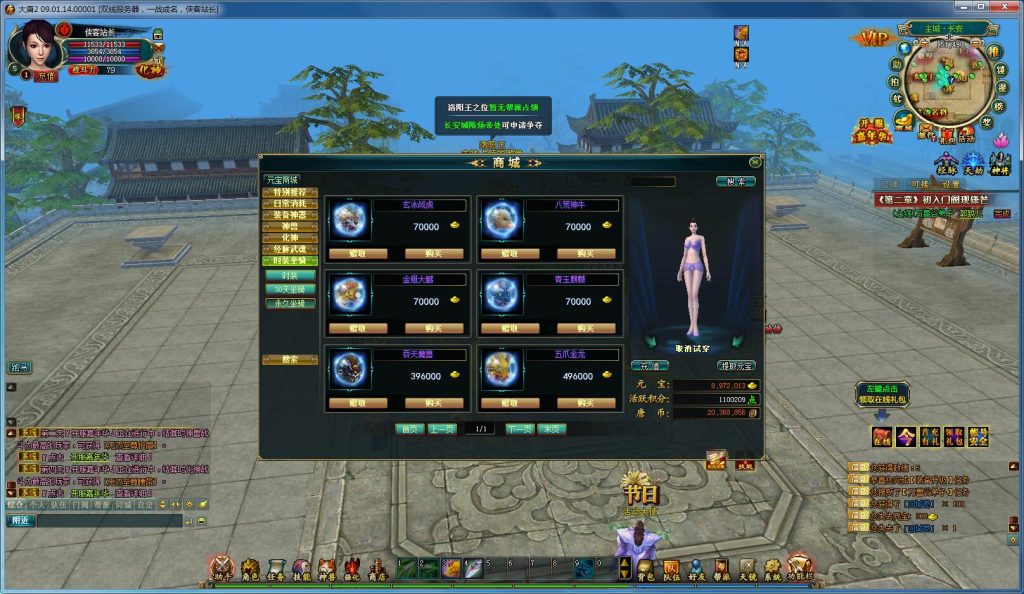
Task: Open the 背包 bag icon
Action: tap(646, 570)
